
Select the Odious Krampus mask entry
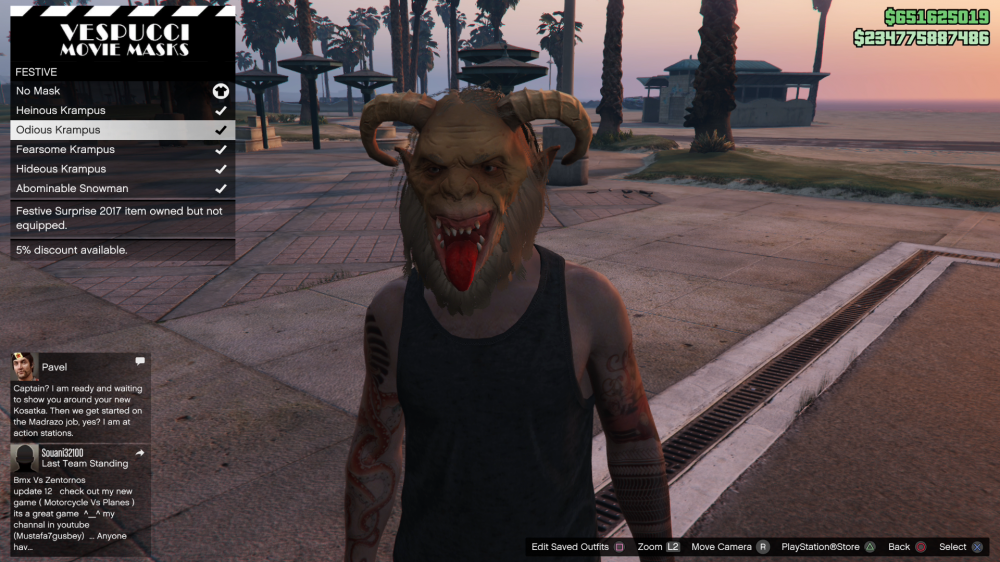122,130
